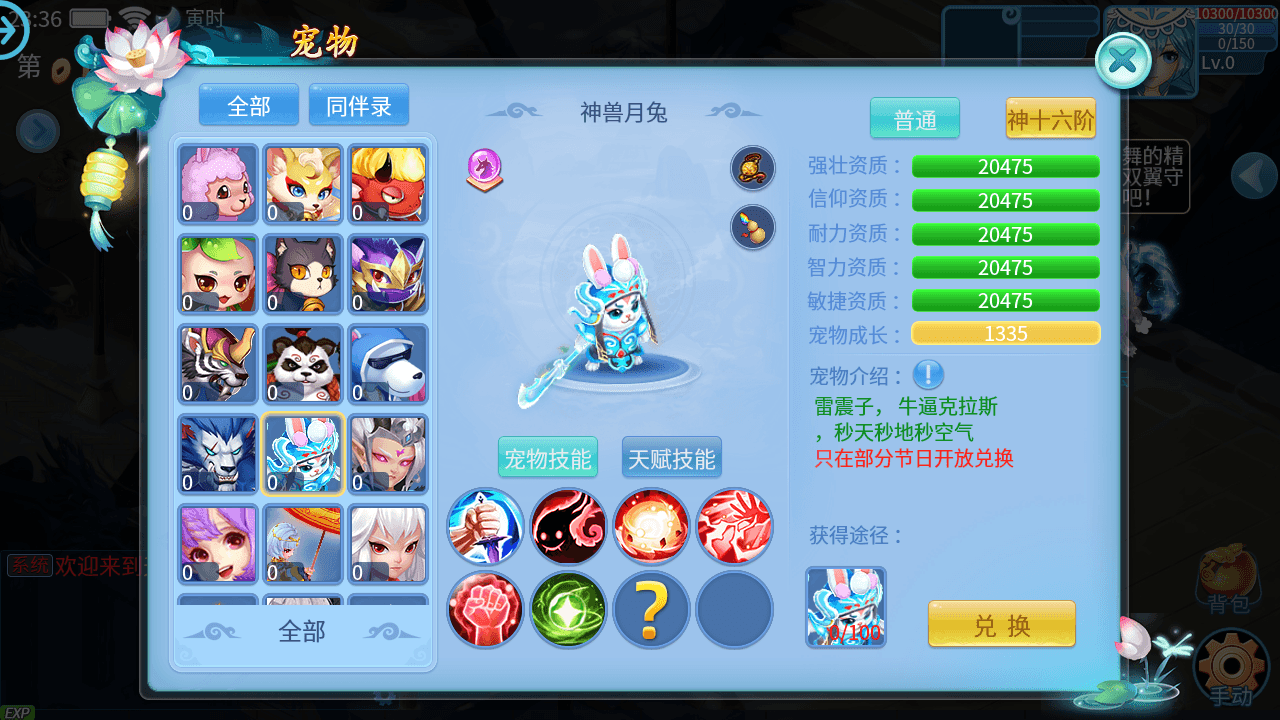Viewport: 1280px width, 720px height.
Task: Click the yellow 宠物成长 progress bar
Action: pos(1005,333)
